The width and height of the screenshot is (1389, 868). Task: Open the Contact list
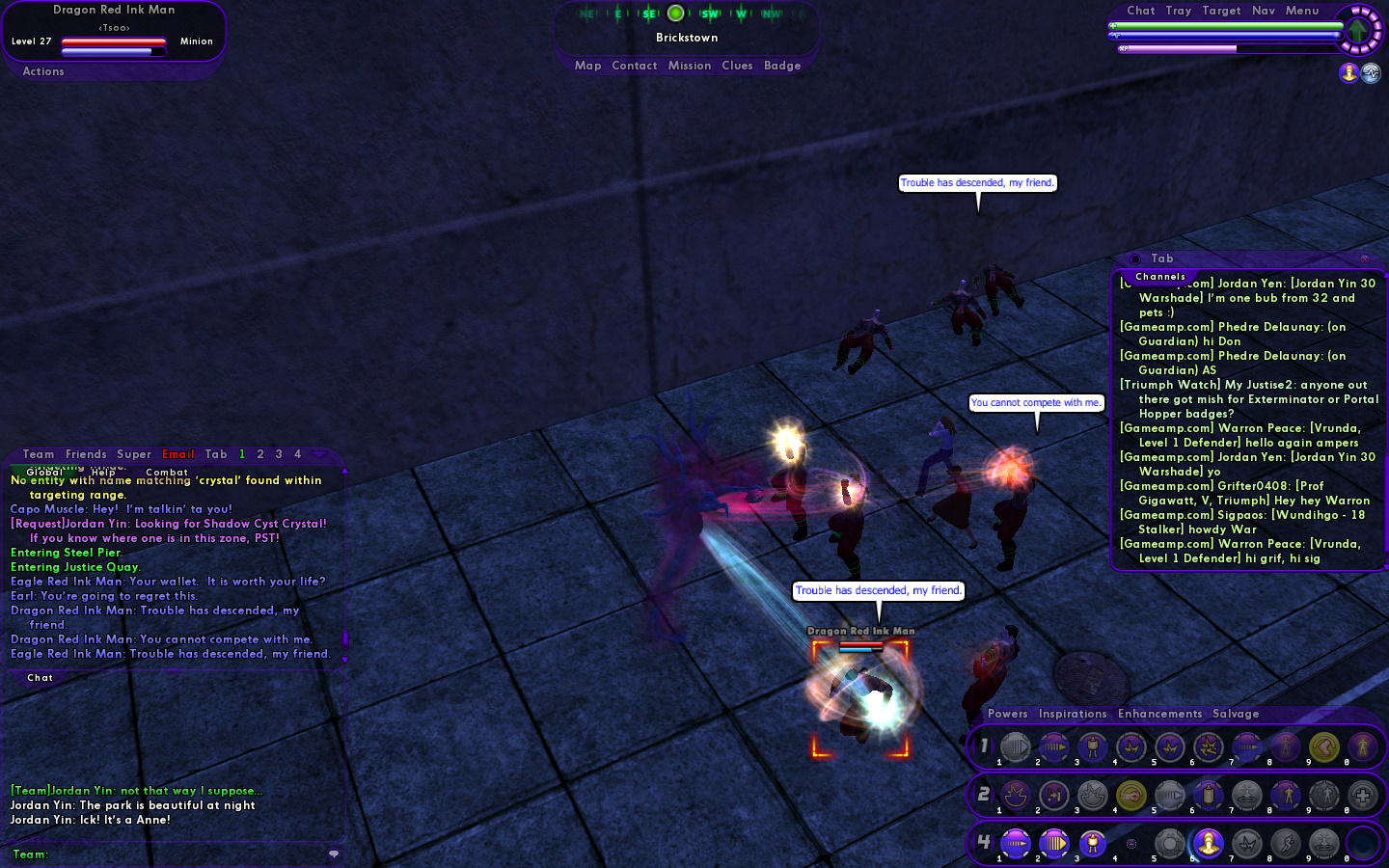634,66
